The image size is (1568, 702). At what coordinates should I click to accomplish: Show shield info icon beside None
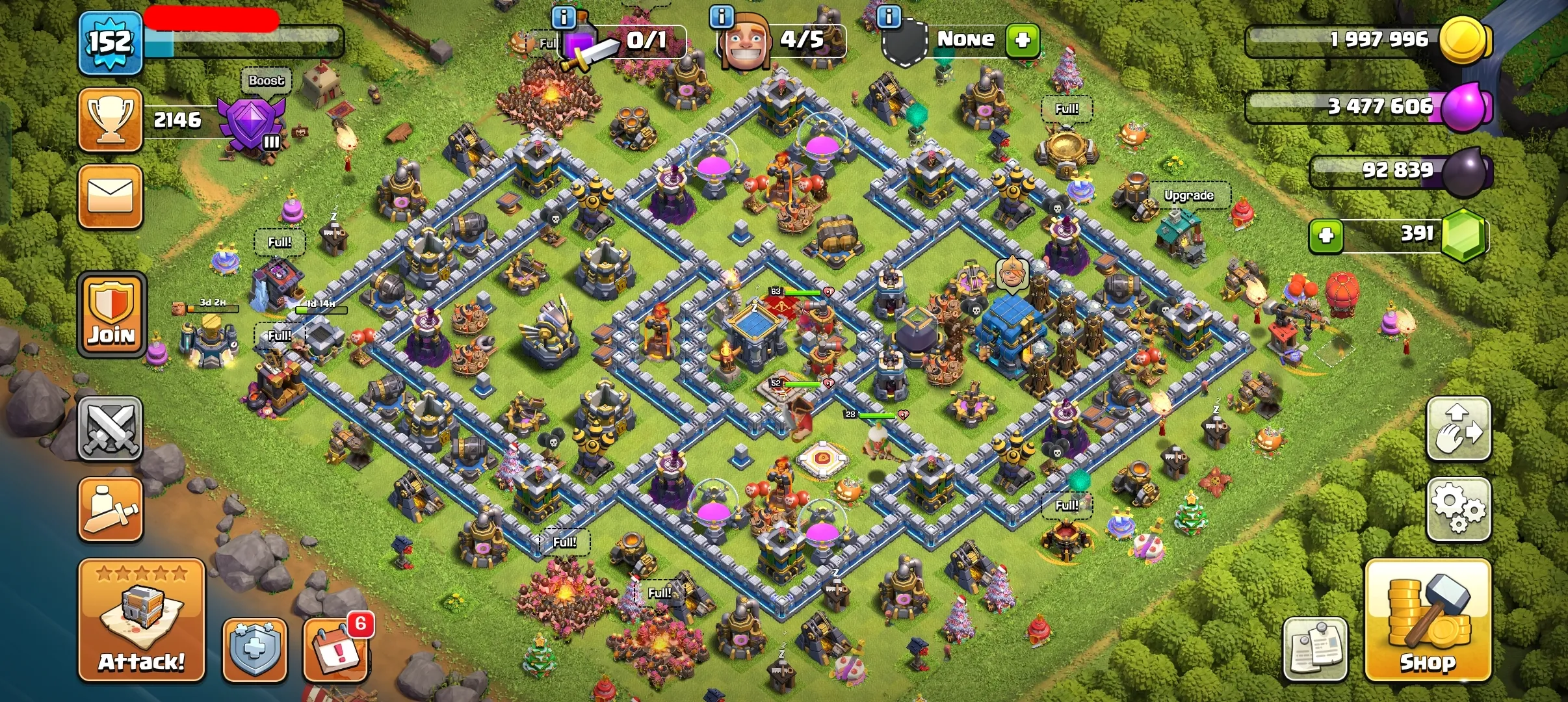[x=889, y=17]
